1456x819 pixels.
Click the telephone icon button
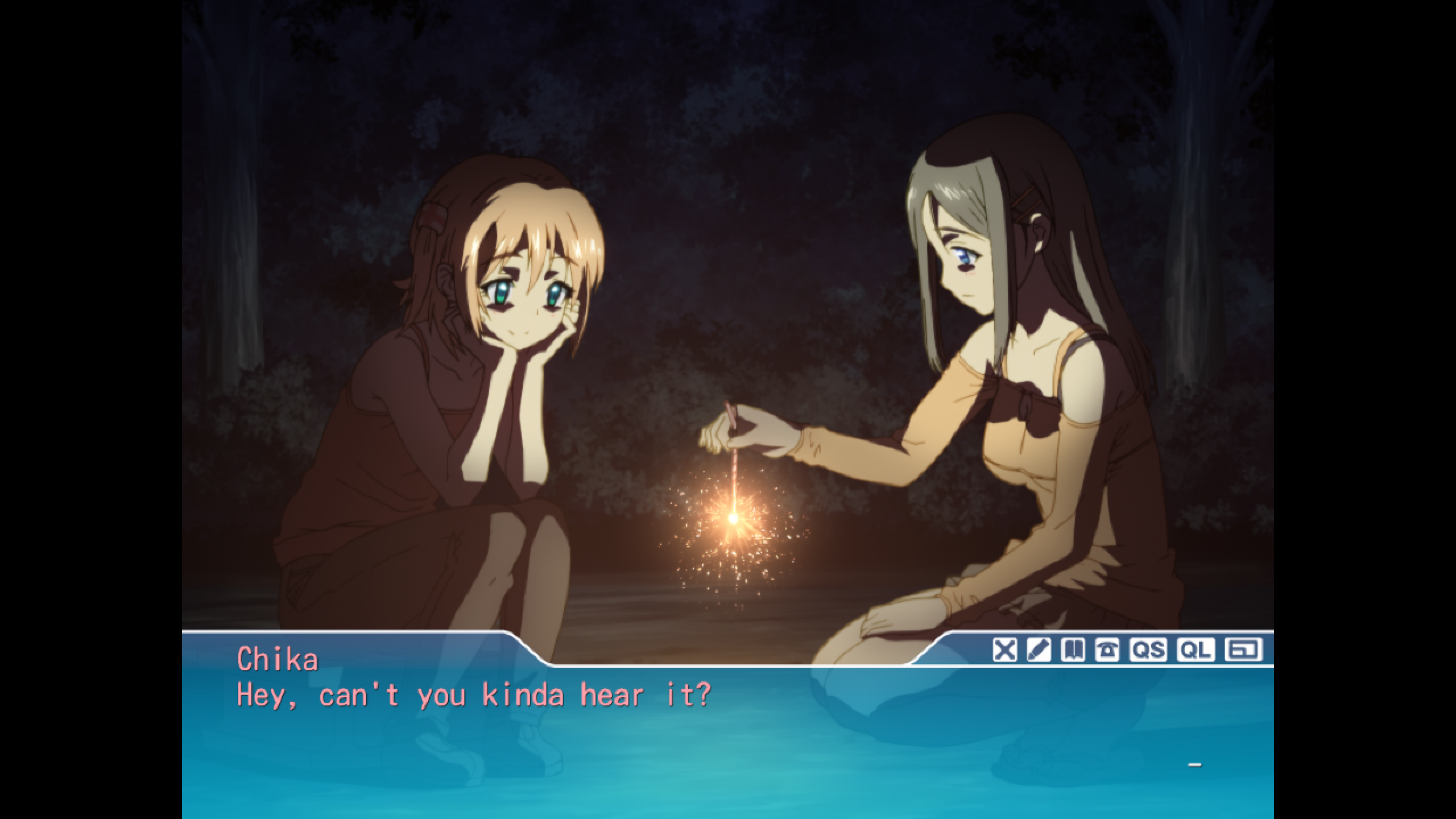tap(1107, 650)
